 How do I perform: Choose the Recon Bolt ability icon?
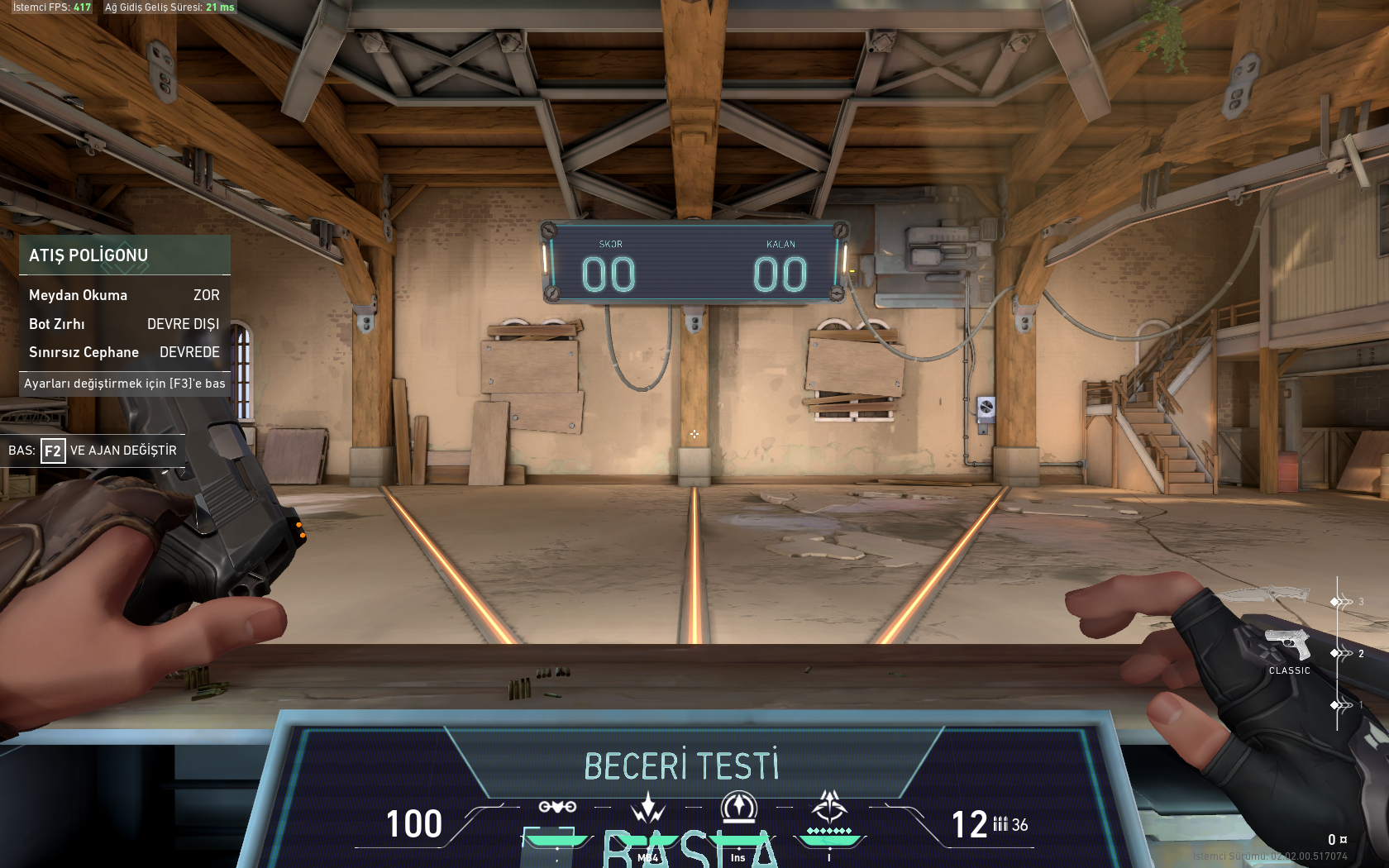(738, 807)
